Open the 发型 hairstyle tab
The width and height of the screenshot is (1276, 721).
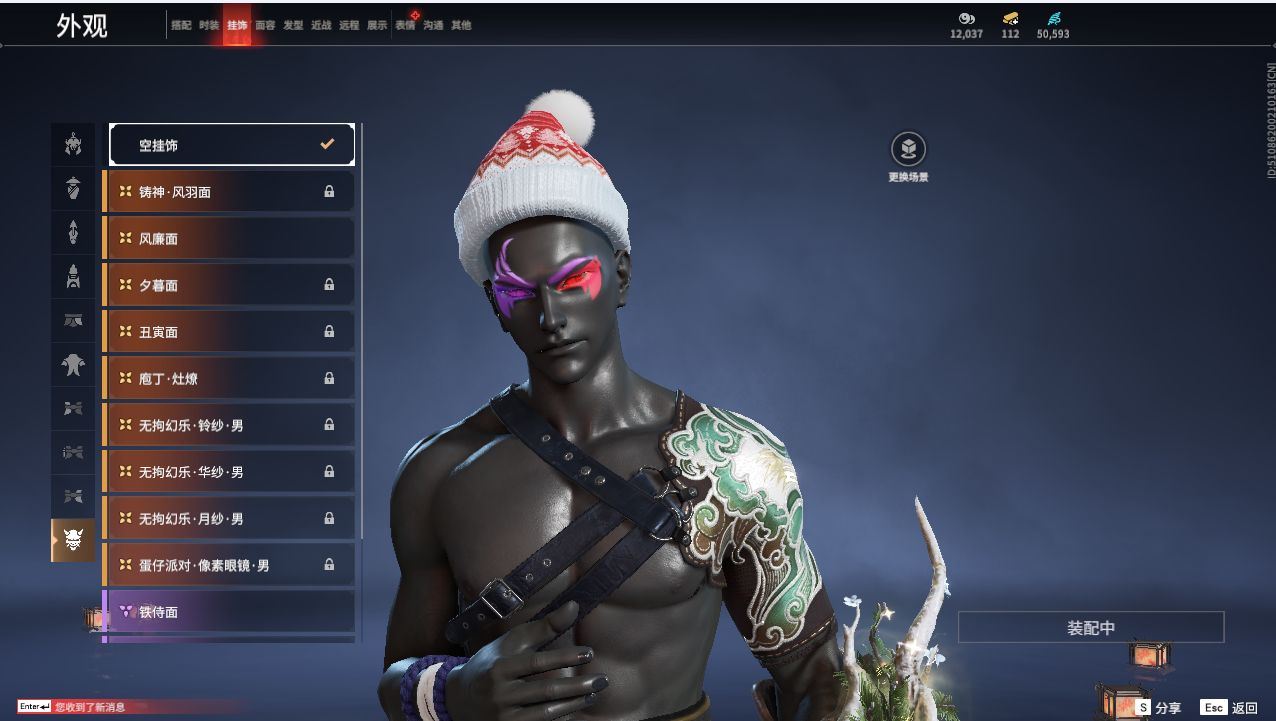tap(293, 26)
